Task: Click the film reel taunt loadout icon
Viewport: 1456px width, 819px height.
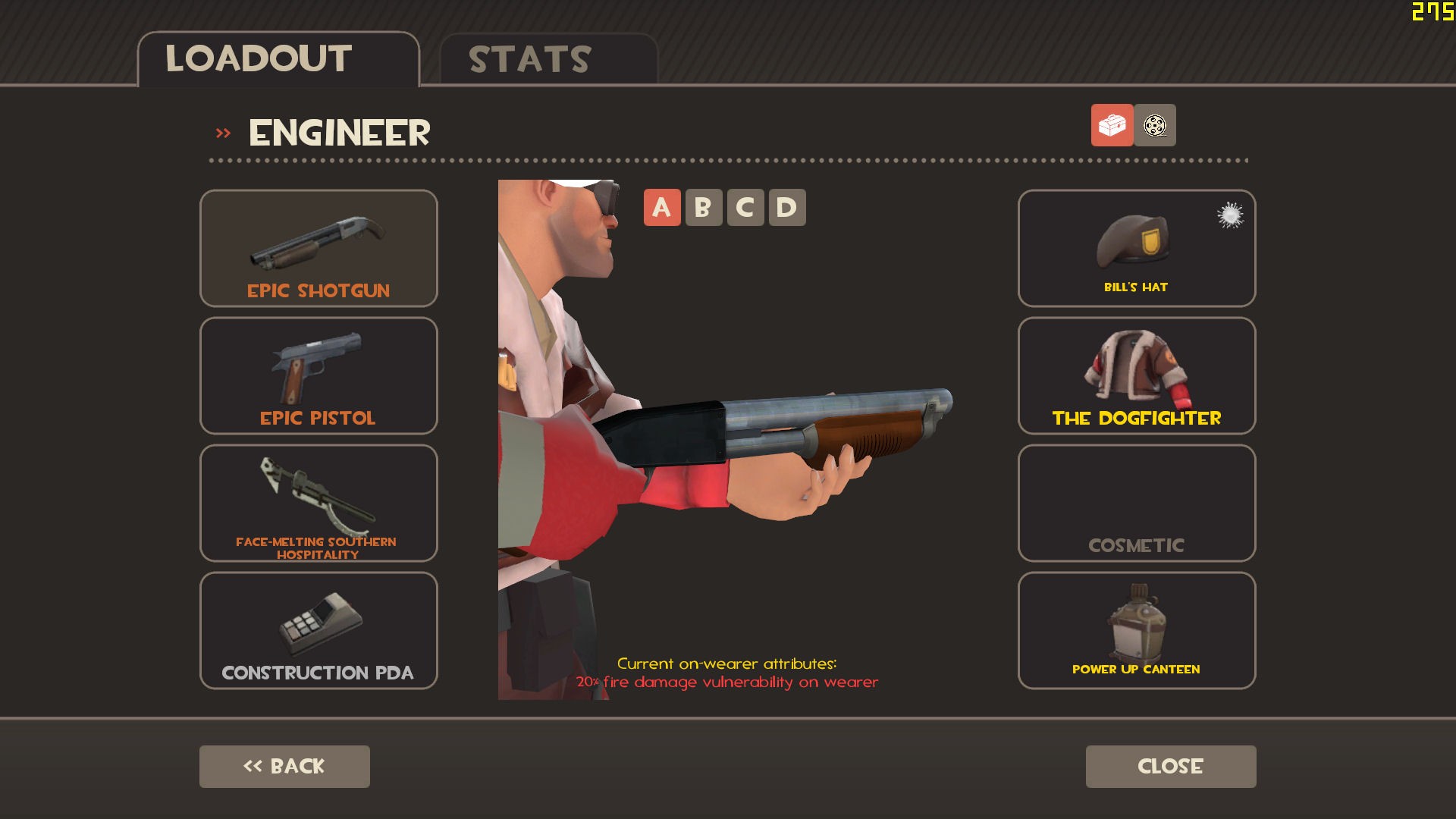Action: coord(1153,126)
